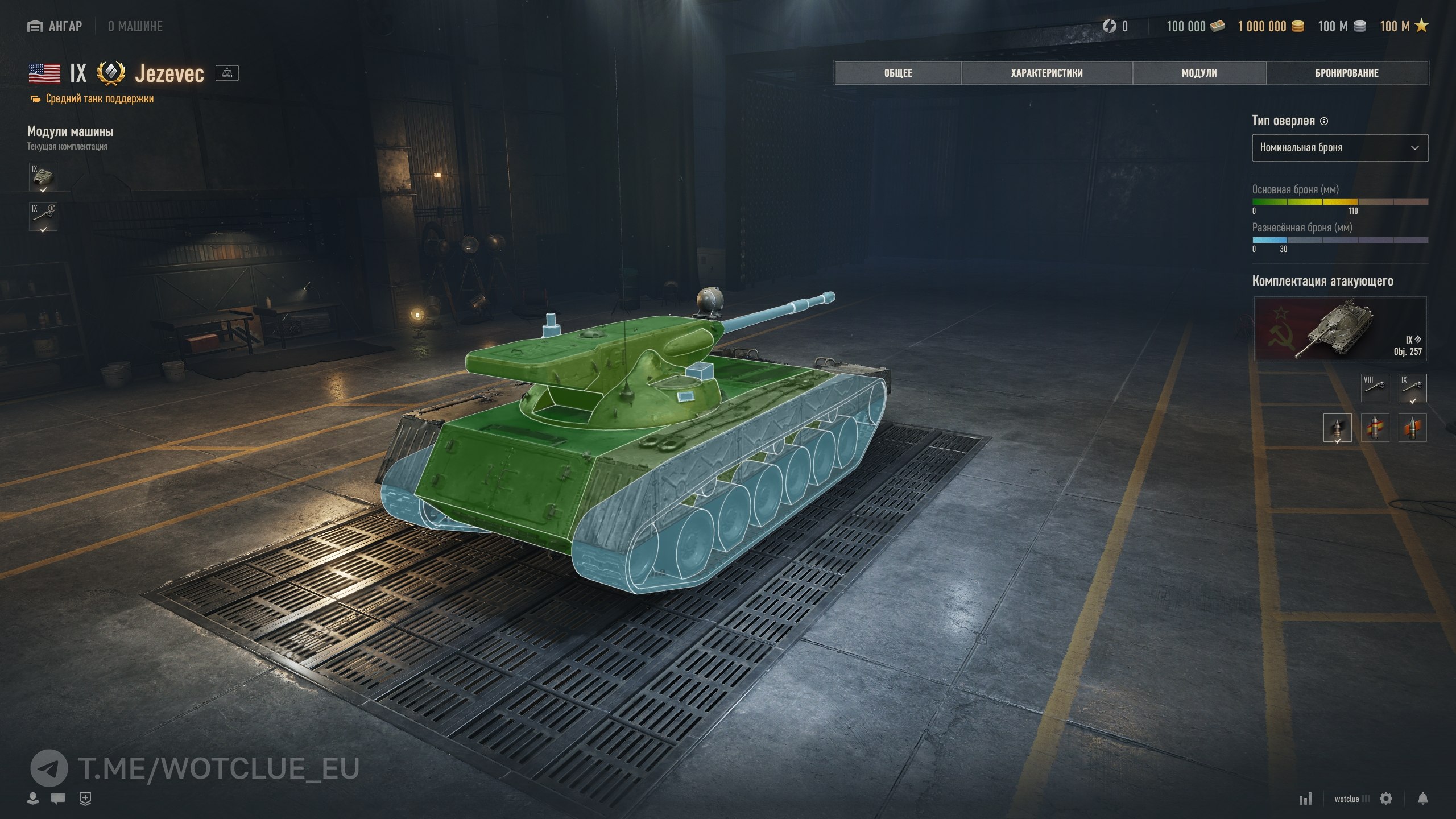Select the shell with red-yellow stripe
1456x819 pixels.
[1375, 428]
